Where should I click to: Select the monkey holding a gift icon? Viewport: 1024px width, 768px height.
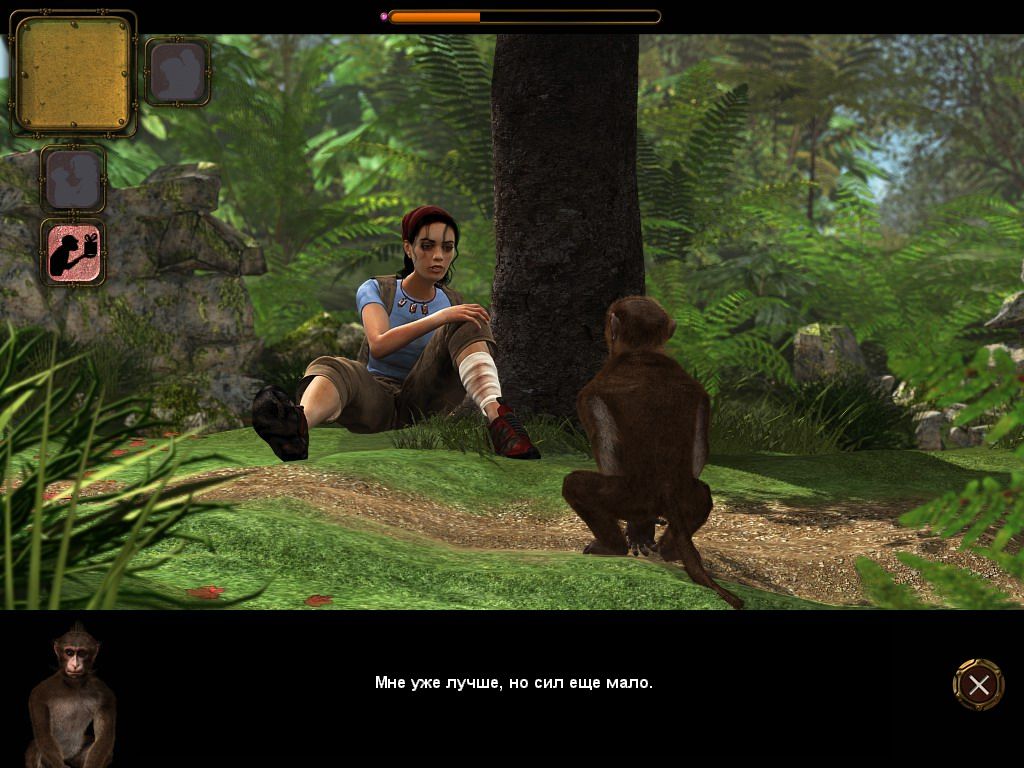tap(73, 252)
